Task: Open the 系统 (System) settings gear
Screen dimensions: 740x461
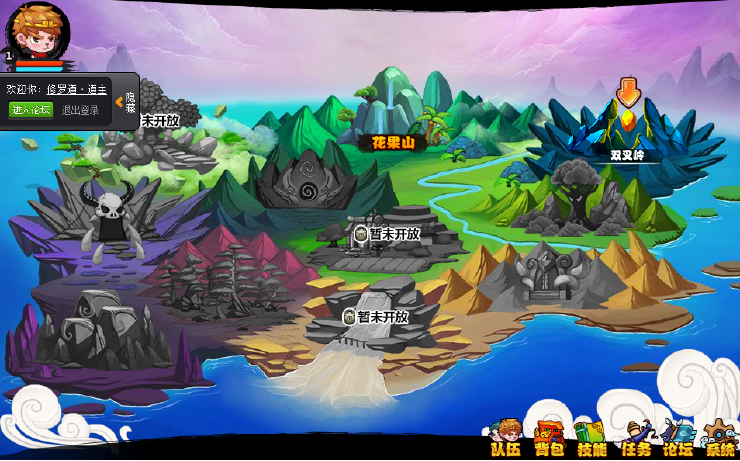Action: coord(718,437)
